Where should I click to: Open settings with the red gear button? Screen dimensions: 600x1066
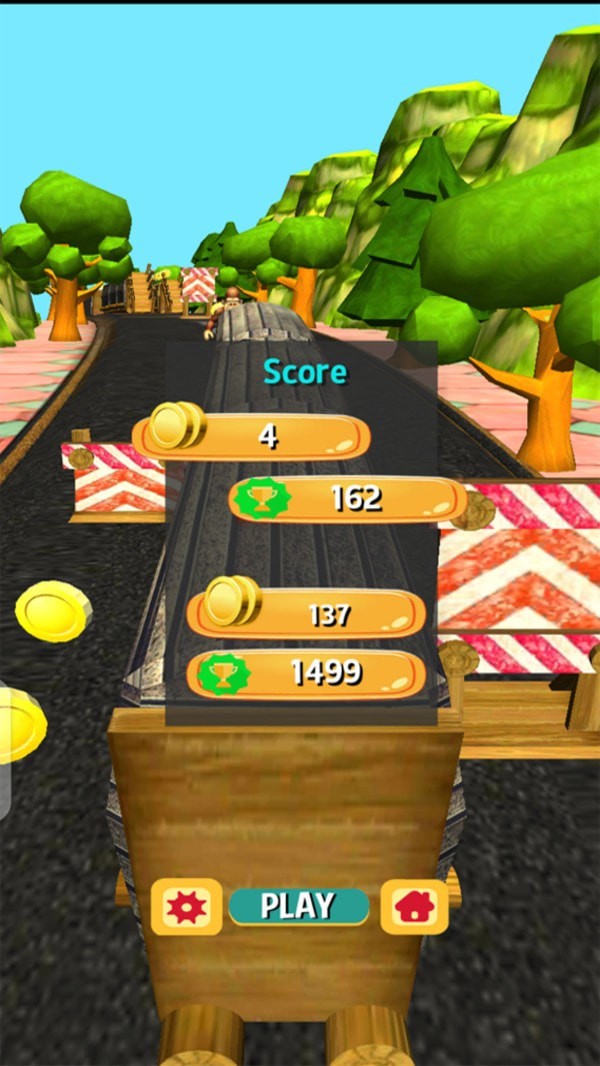(x=187, y=907)
